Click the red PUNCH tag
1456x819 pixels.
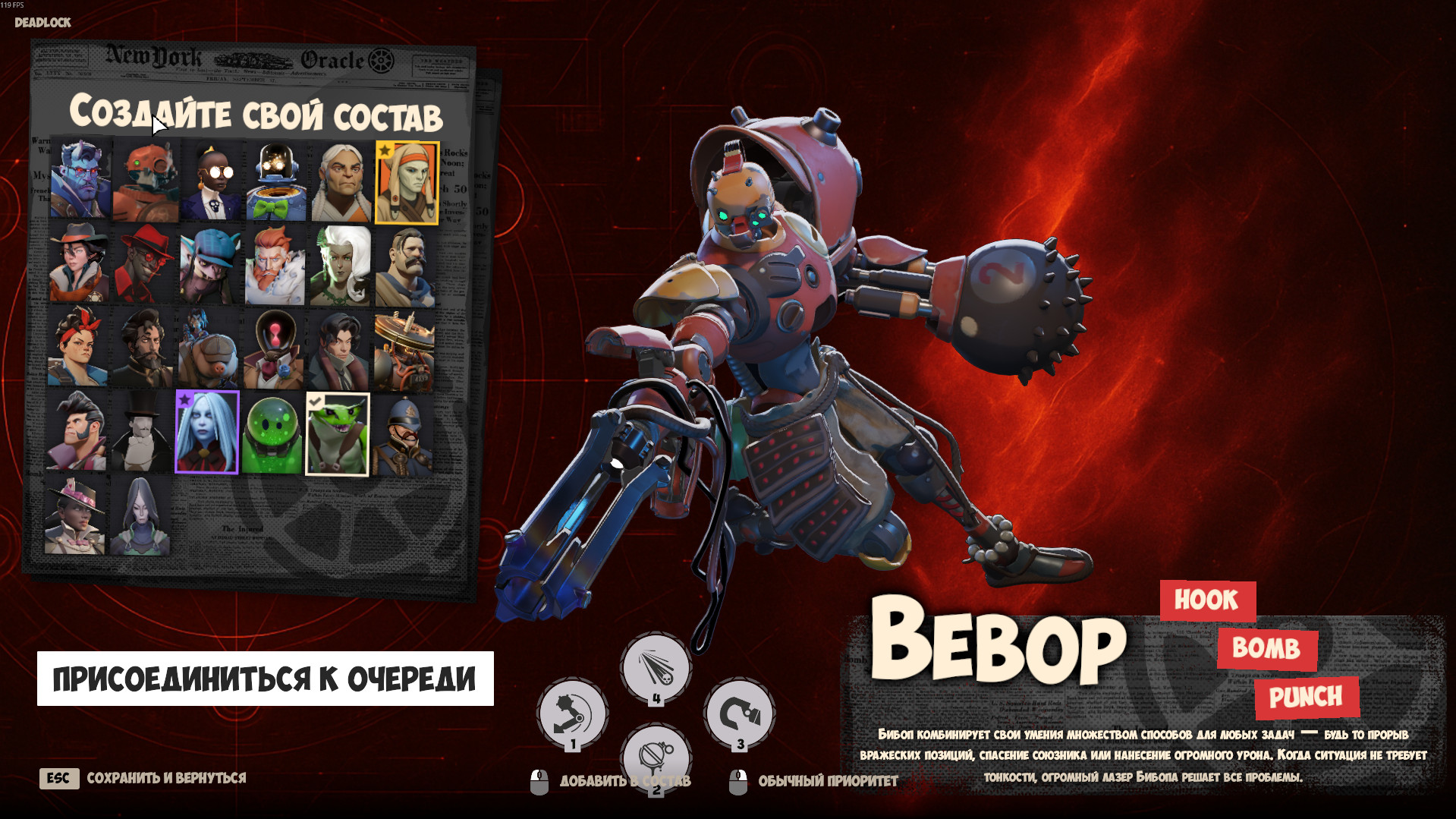point(1307,697)
